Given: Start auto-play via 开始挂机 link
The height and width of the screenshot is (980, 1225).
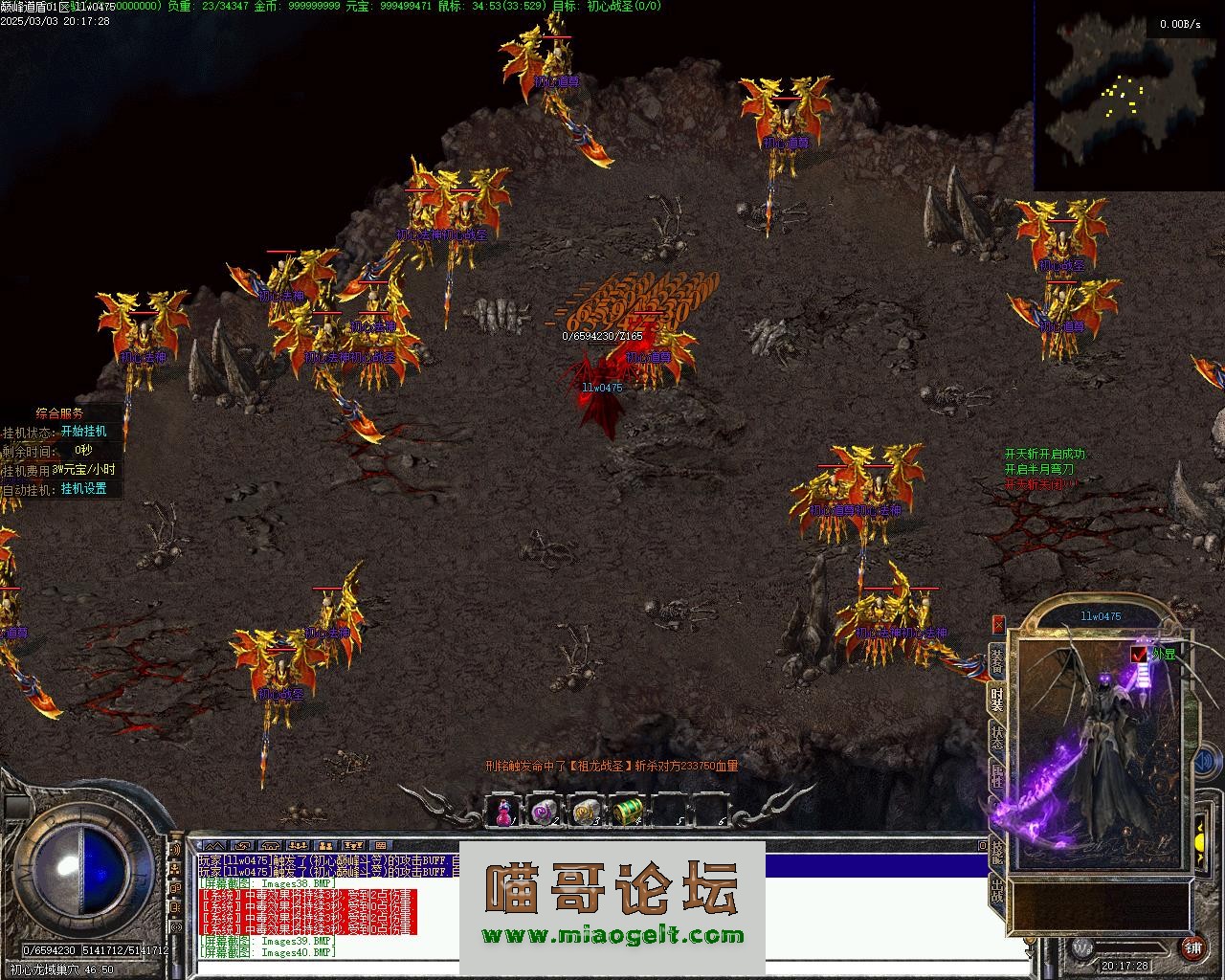Looking at the screenshot, I should pos(83,432).
